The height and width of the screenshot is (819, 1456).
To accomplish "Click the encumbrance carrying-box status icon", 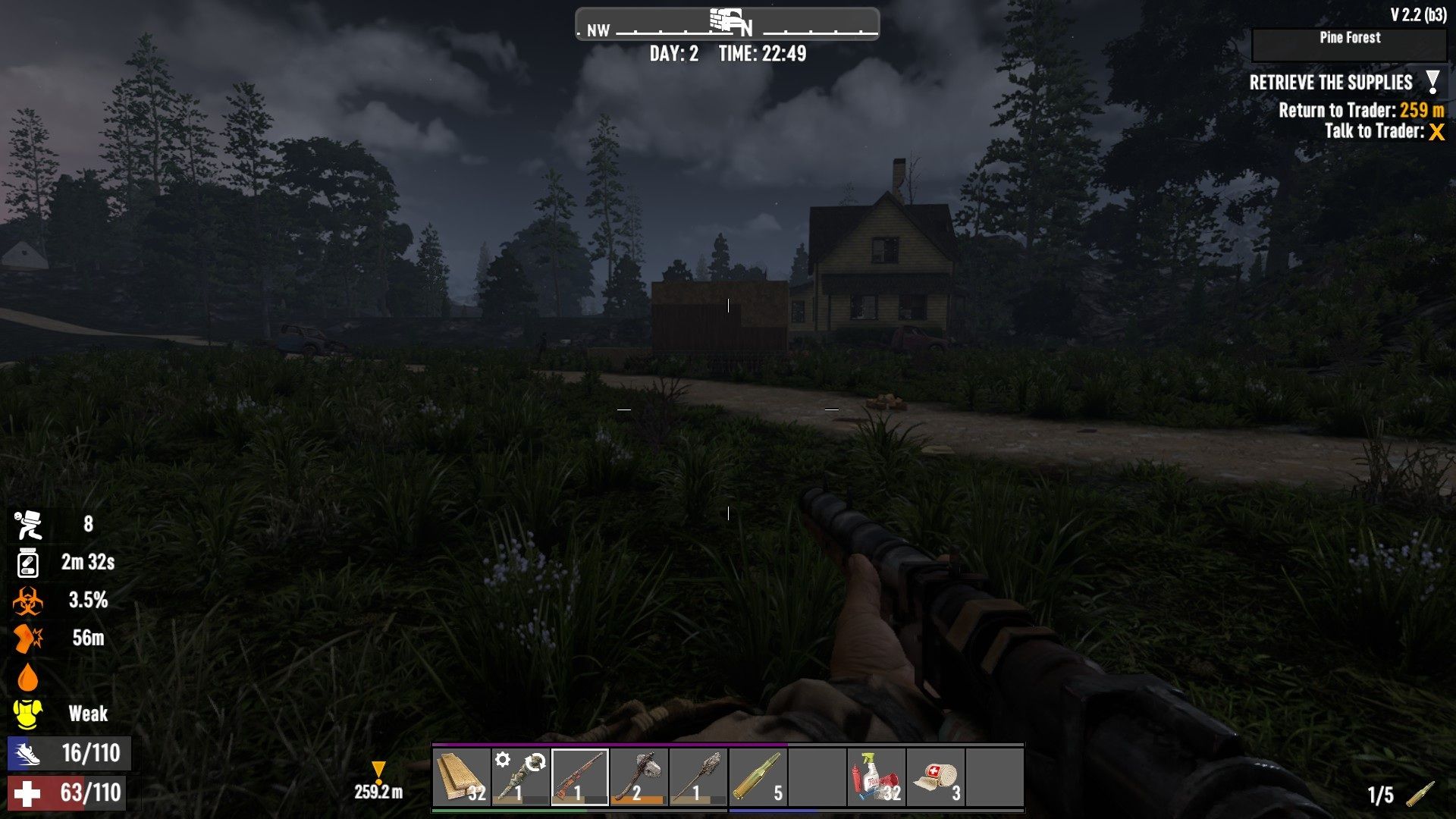I will (x=28, y=524).
